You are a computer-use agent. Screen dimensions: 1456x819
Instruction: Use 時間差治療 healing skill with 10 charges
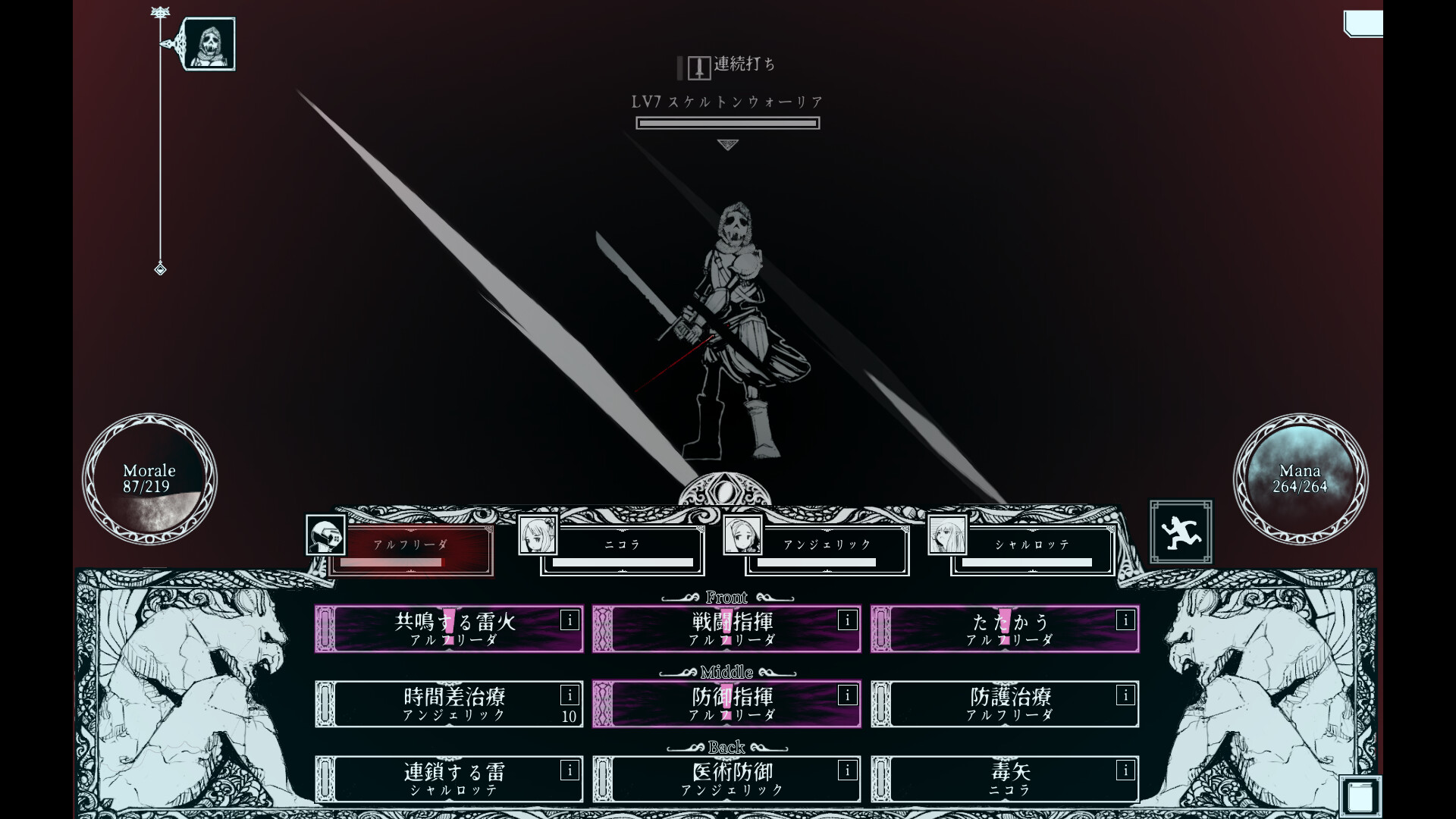tap(449, 704)
